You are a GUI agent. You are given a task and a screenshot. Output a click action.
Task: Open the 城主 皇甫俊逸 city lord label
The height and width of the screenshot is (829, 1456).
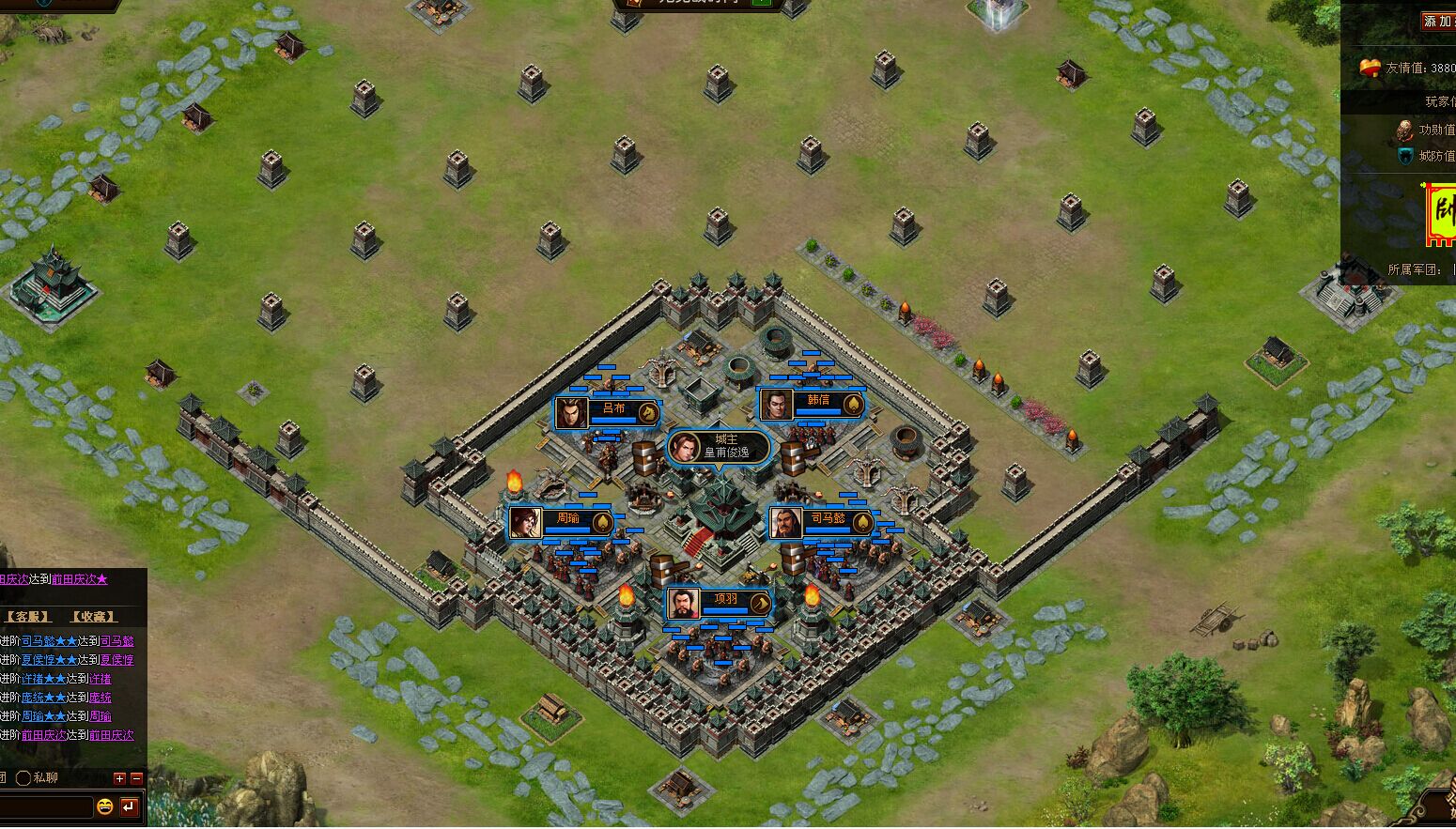[x=719, y=447]
